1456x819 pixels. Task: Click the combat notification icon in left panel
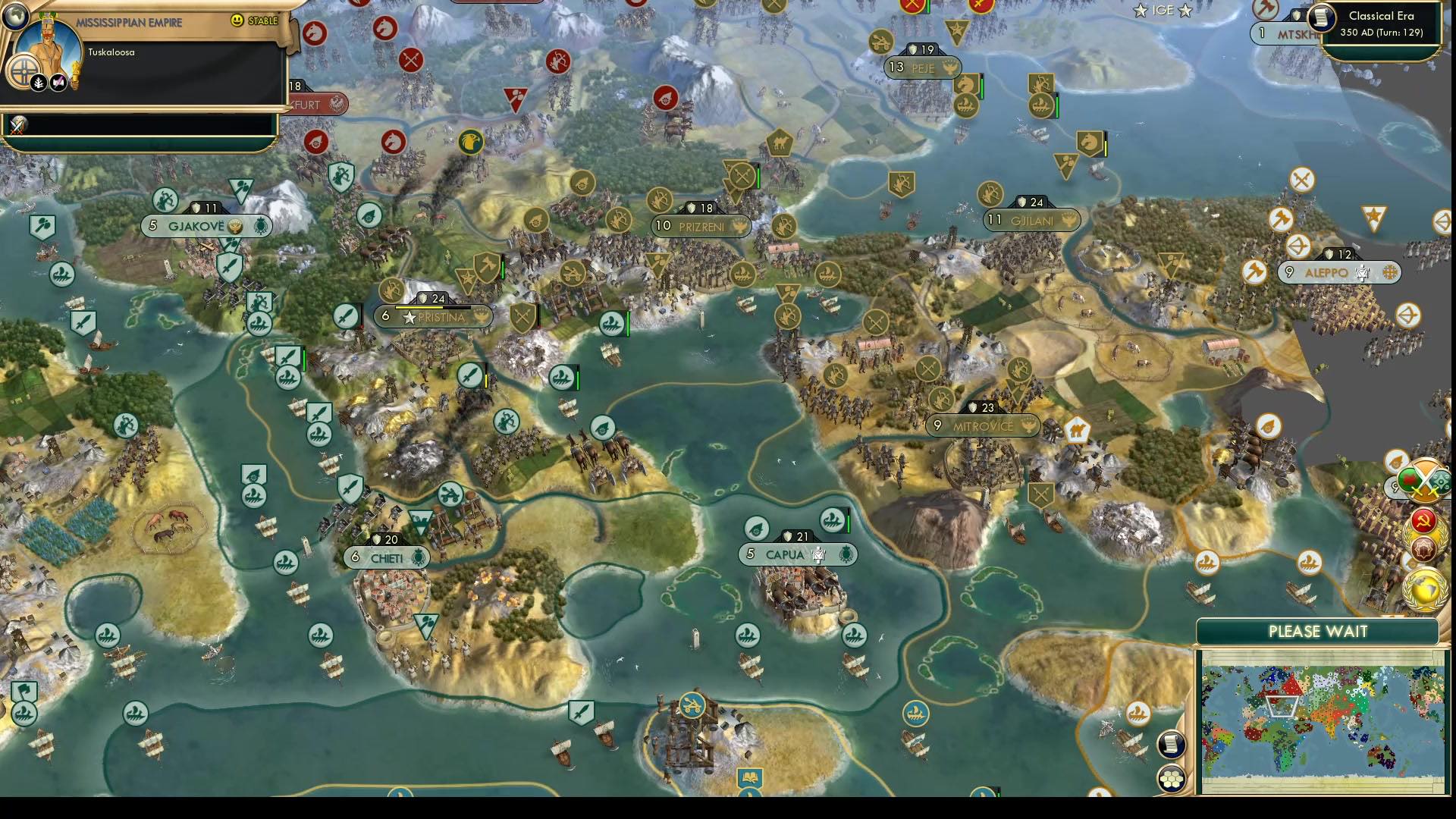pyautogui.click(x=17, y=124)
